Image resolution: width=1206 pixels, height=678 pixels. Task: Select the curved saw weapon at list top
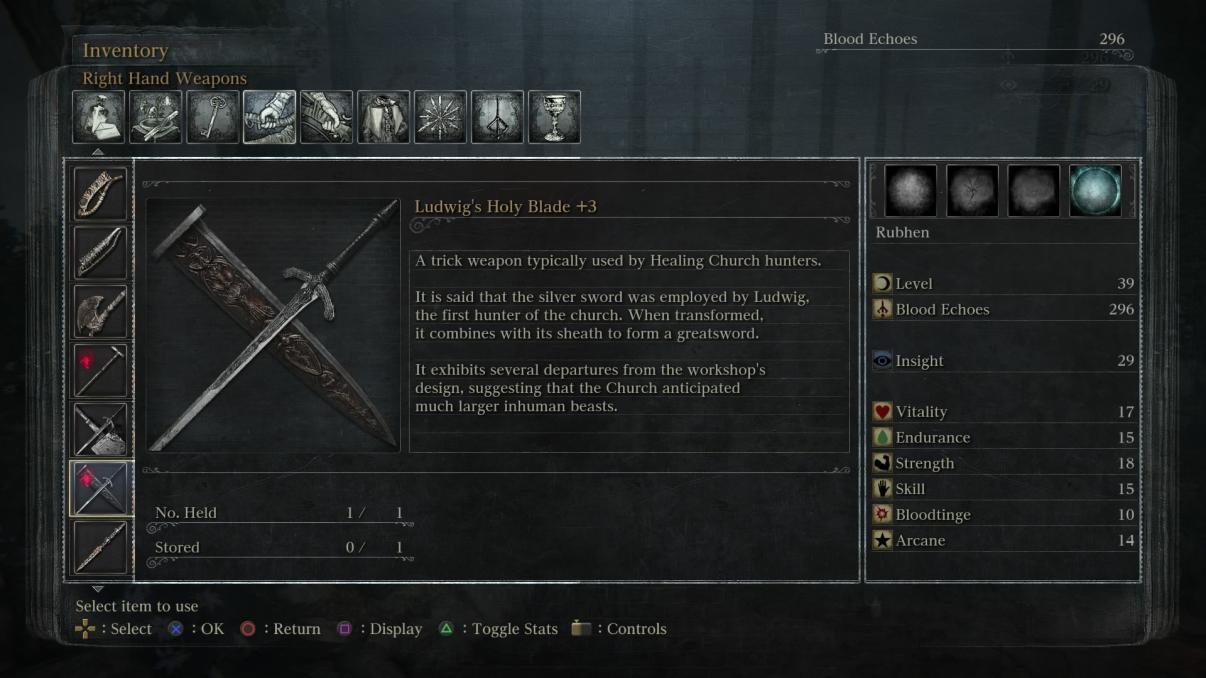[x=100, y=193]
